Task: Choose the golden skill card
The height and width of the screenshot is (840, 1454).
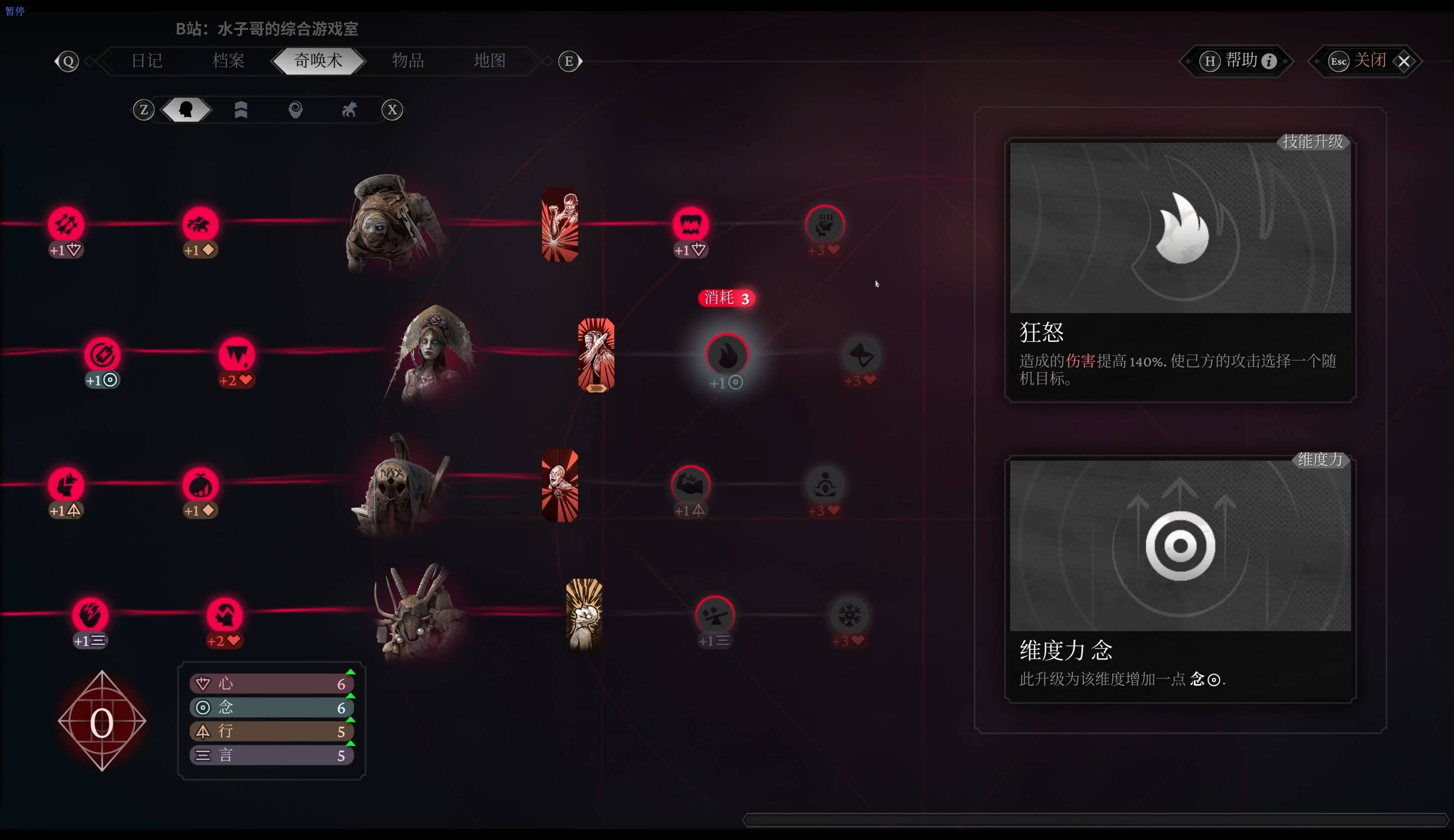Action: click(x=584, y=615)
